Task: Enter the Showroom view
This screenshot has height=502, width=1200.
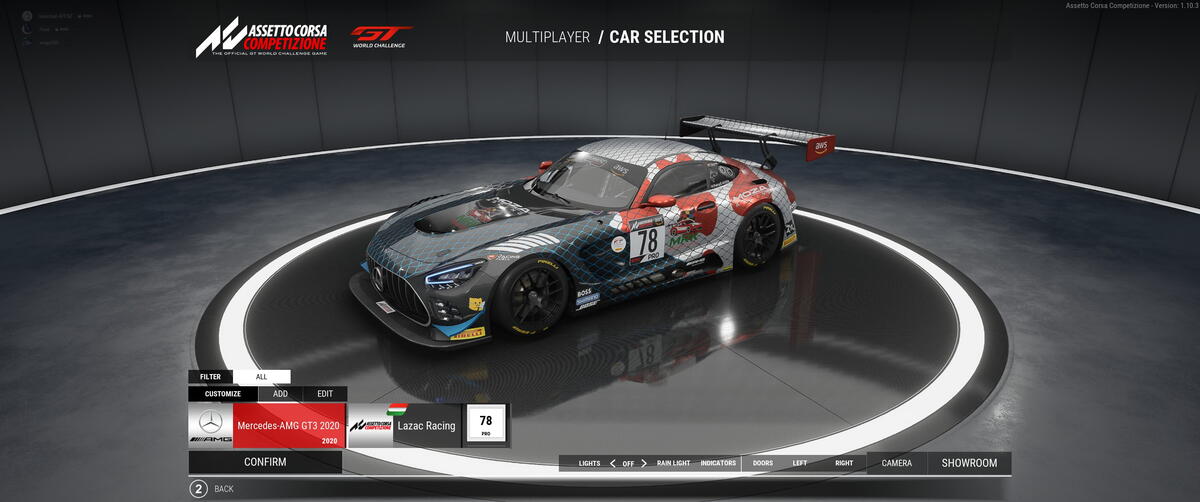Action: 969,463
